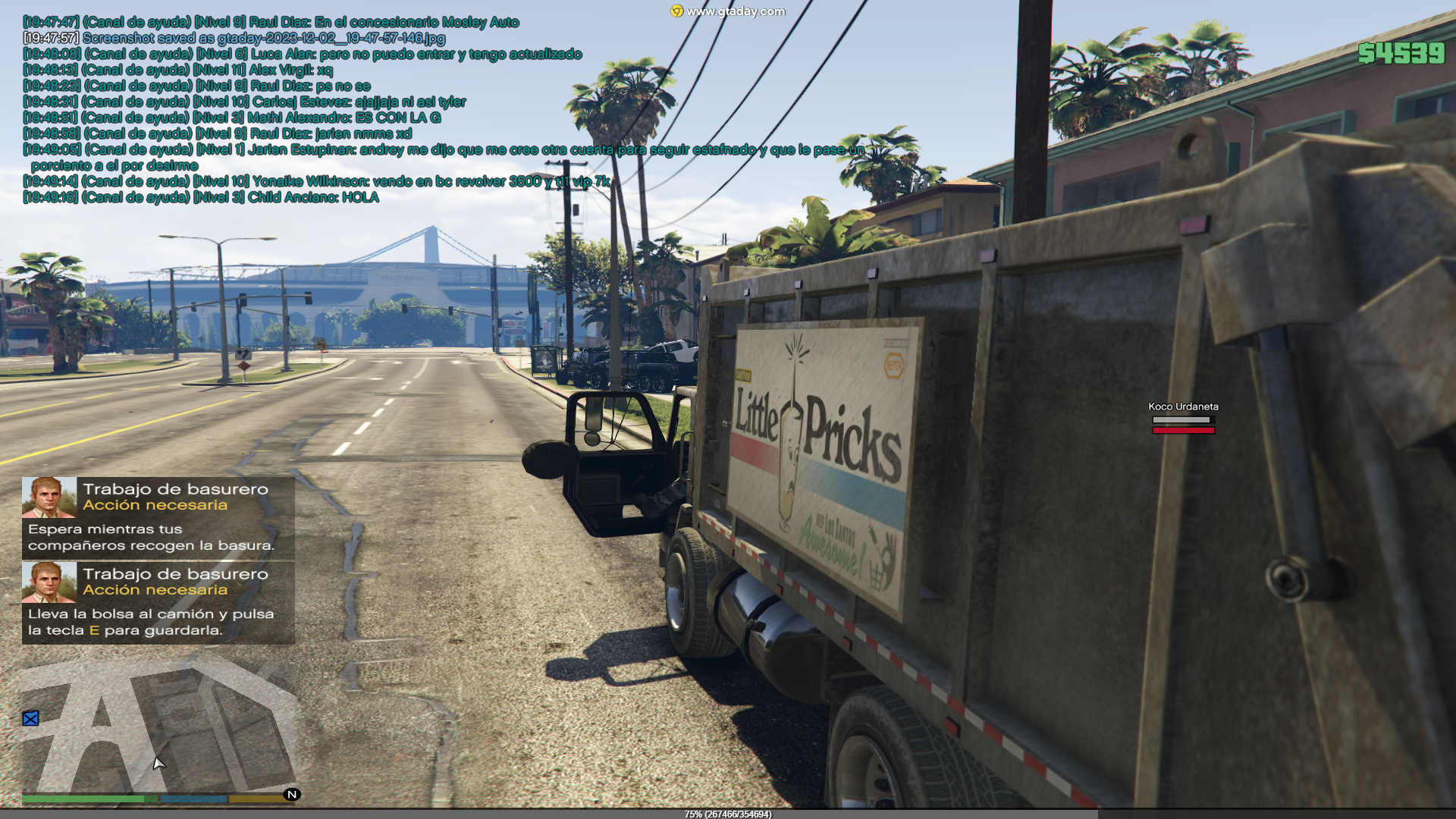Click the north indicator on the minimap
Image resolution: width=1456 pixels, height=819 pixels.
click(x=292, y=795)
